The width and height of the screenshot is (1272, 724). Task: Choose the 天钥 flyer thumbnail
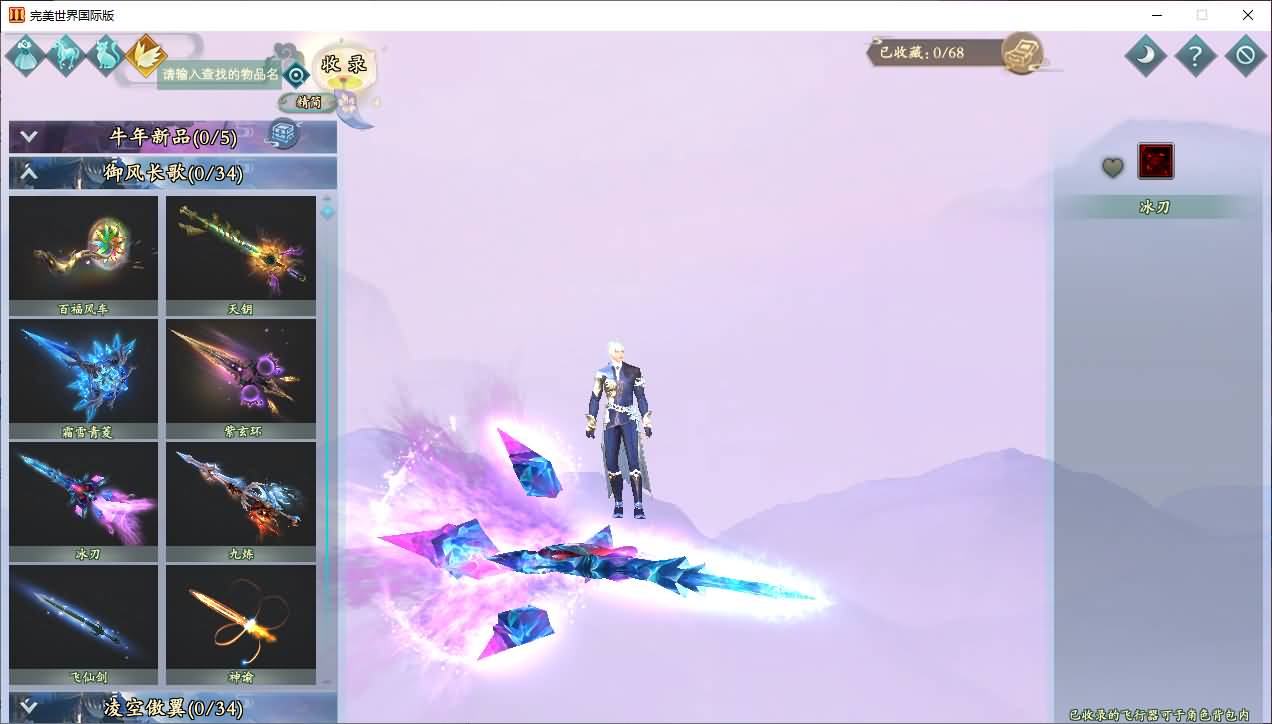pyautogui.click(x=241, y=249)
